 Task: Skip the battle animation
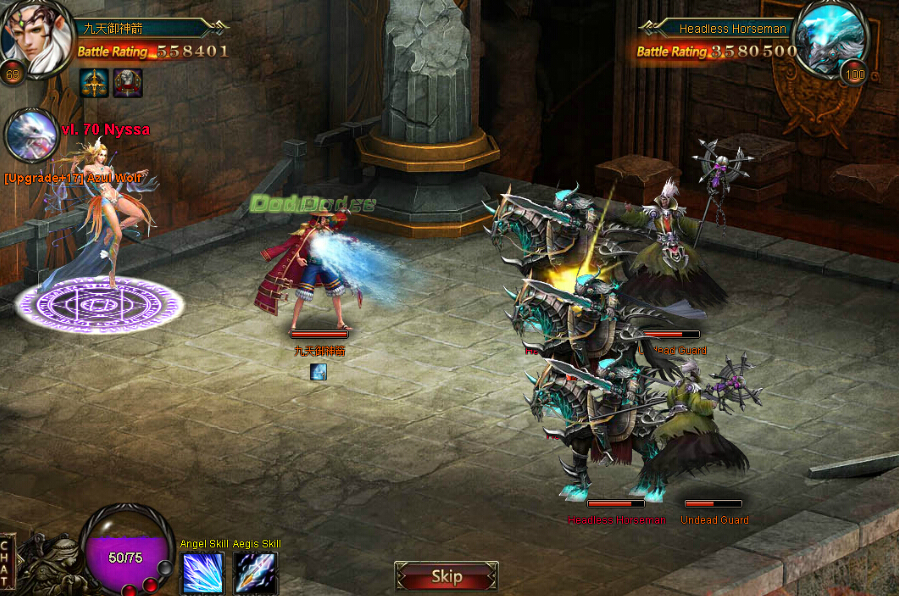click(x=446, y=576)
